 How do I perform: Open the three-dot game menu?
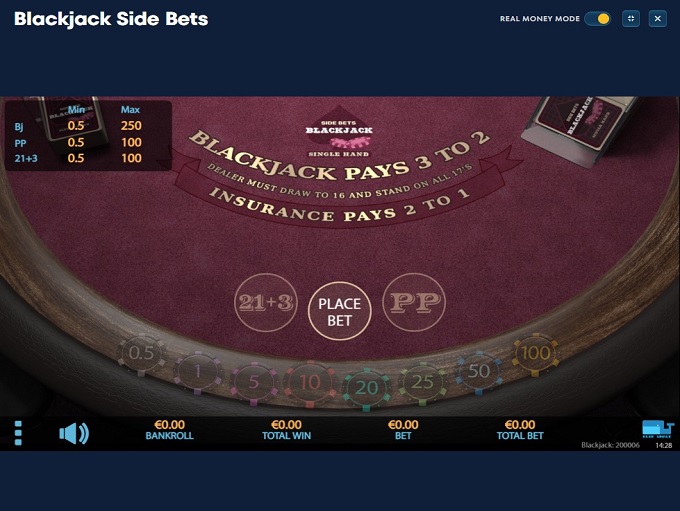(18, 433)
